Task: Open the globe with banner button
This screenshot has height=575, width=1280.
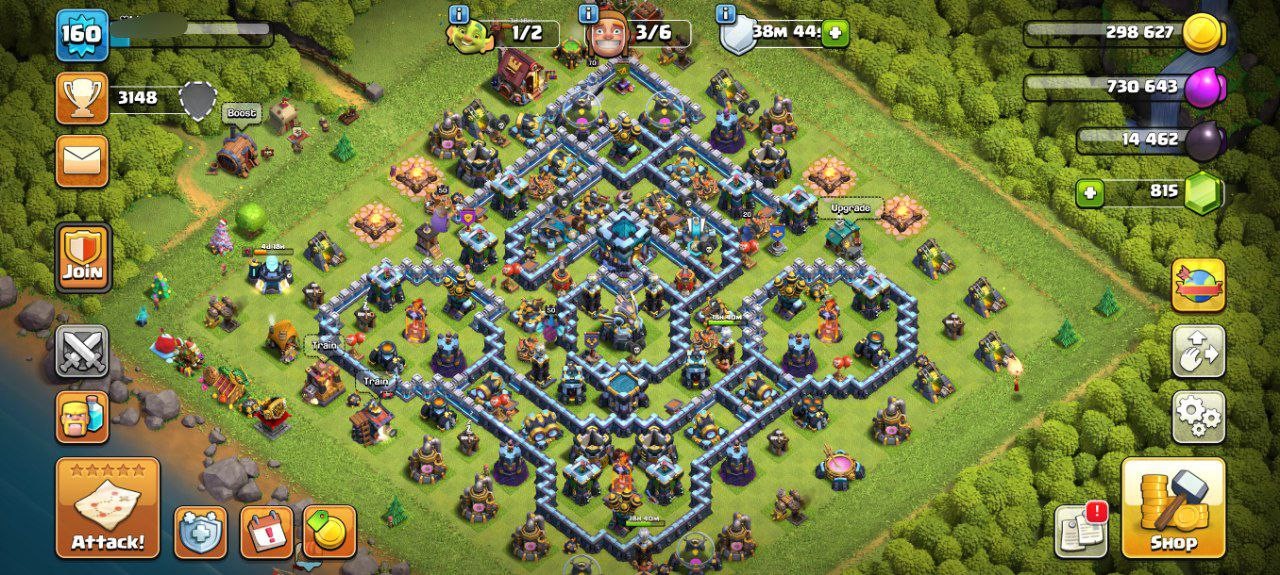Action: point(1198,285)
